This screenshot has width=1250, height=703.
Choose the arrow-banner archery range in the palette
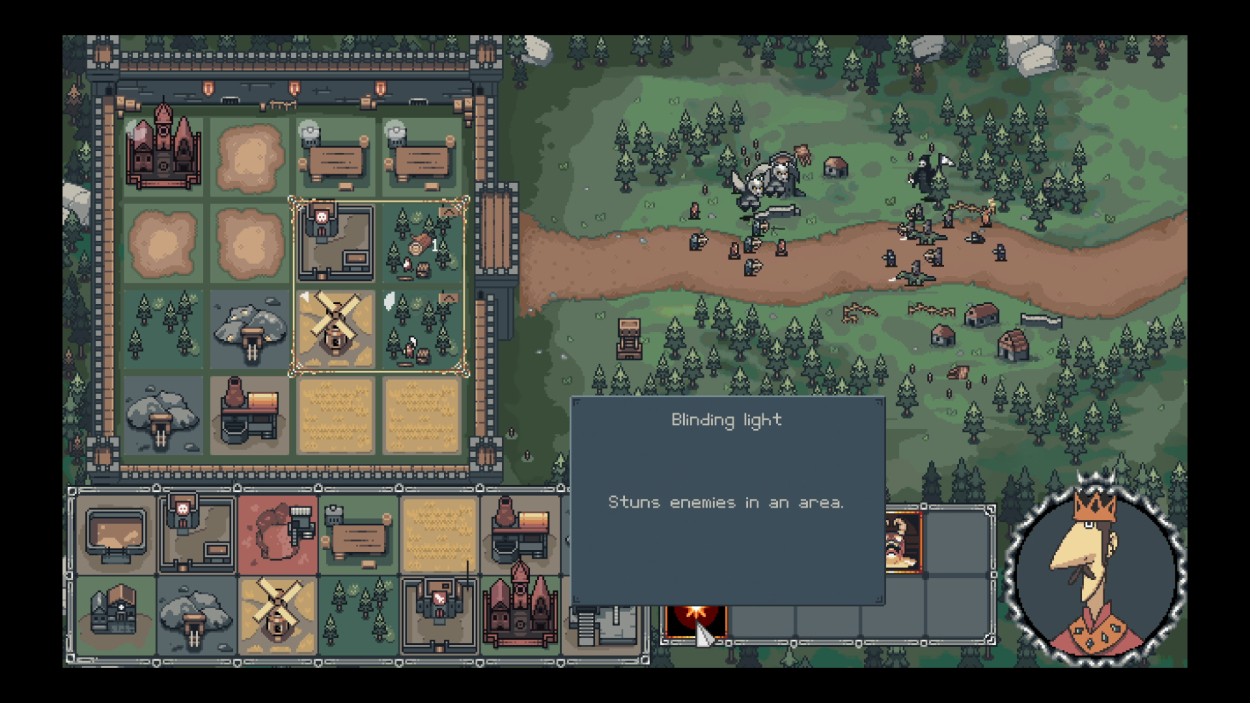click(439, 616)
